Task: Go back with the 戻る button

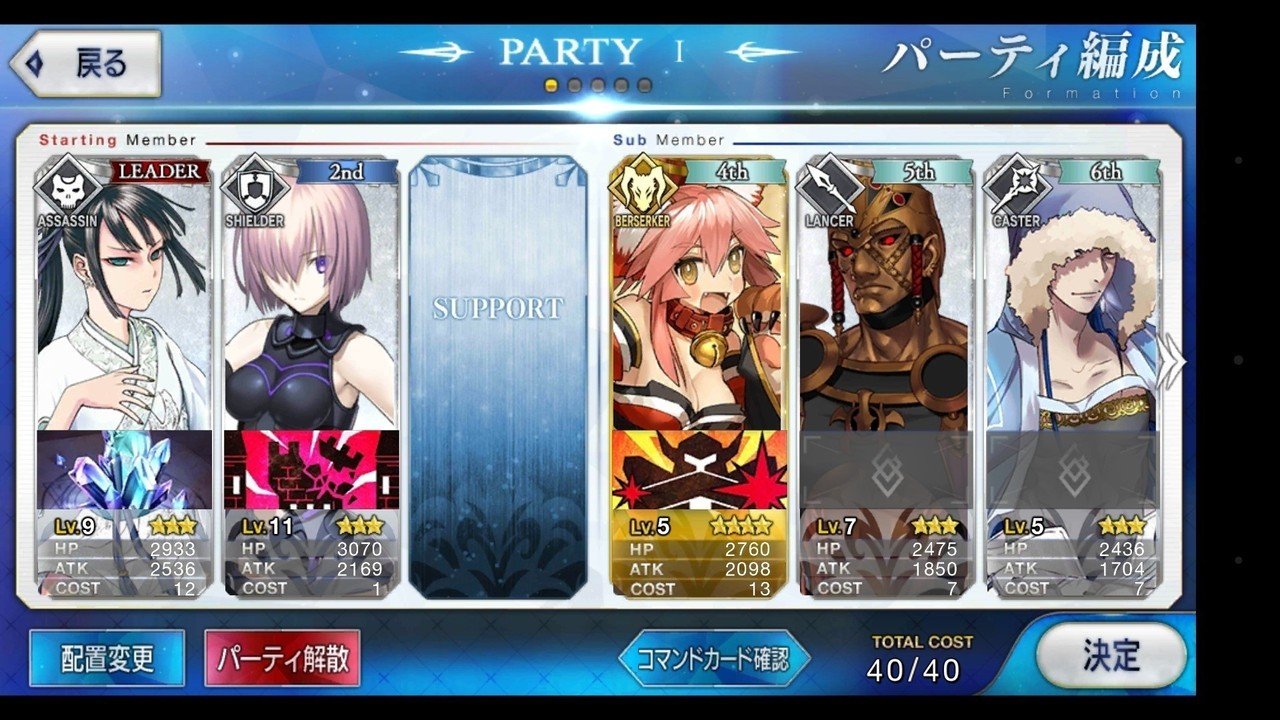Action: (x=86, y=64)
